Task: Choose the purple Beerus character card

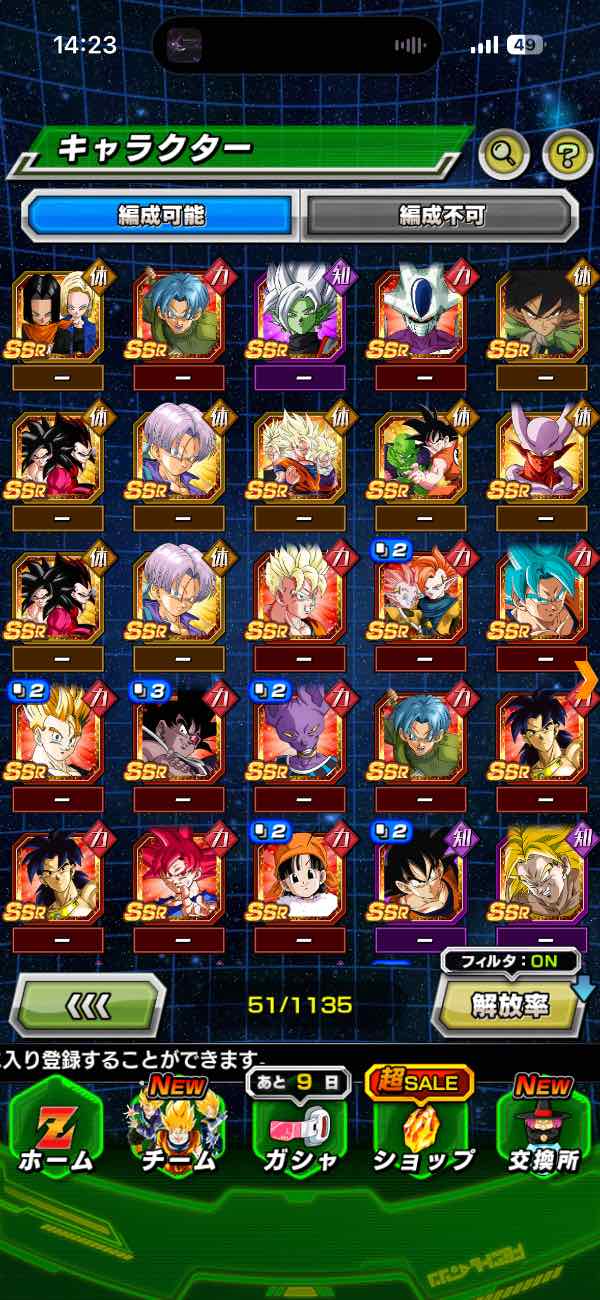Action: click(300, 737)
